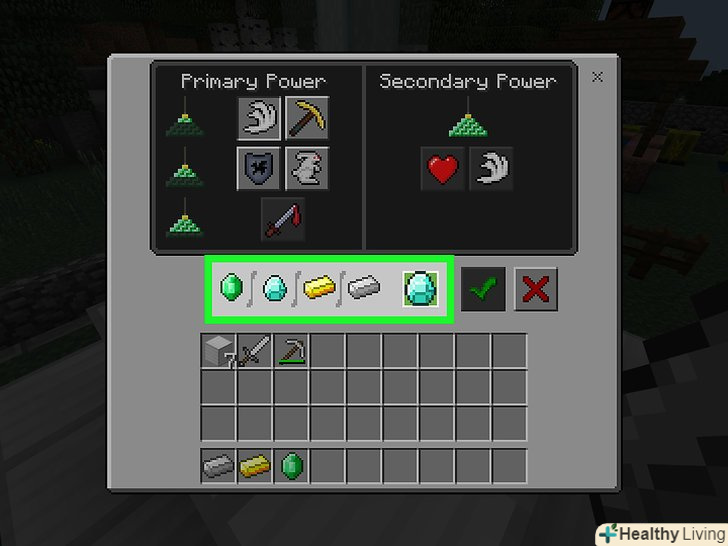Pick the emerald in the hotbar

[291, 466]
